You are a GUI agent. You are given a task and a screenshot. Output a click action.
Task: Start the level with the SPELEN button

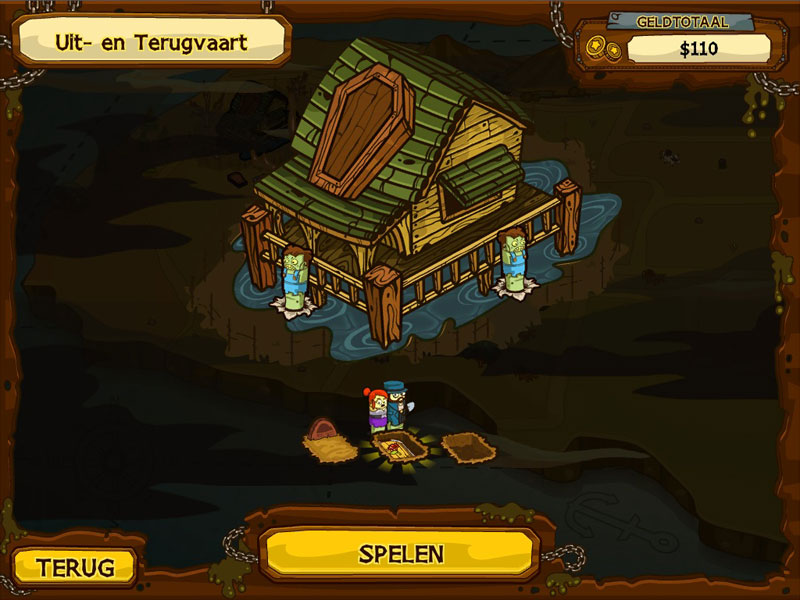[400, 553]
